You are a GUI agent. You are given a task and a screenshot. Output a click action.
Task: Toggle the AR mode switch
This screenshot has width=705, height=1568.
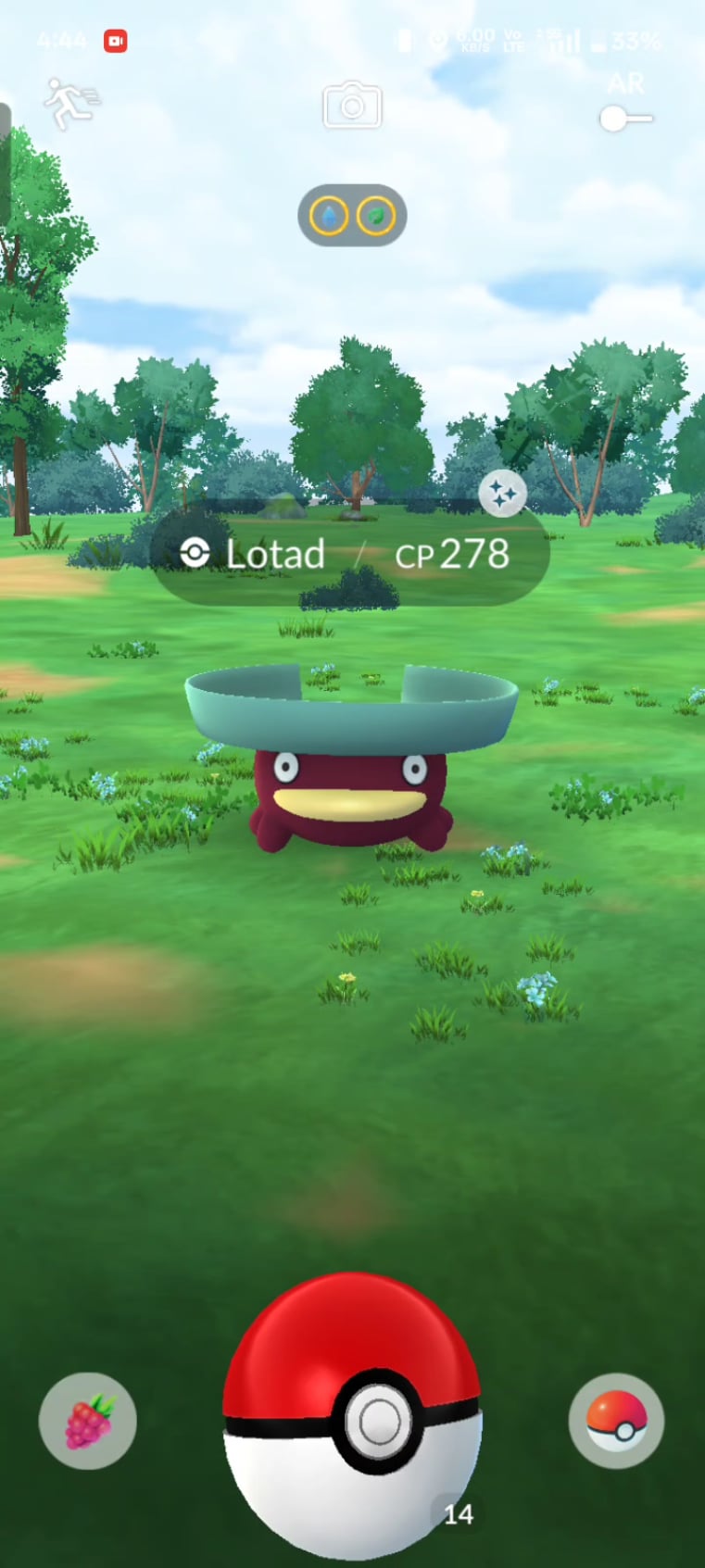[x=625, y=119]
